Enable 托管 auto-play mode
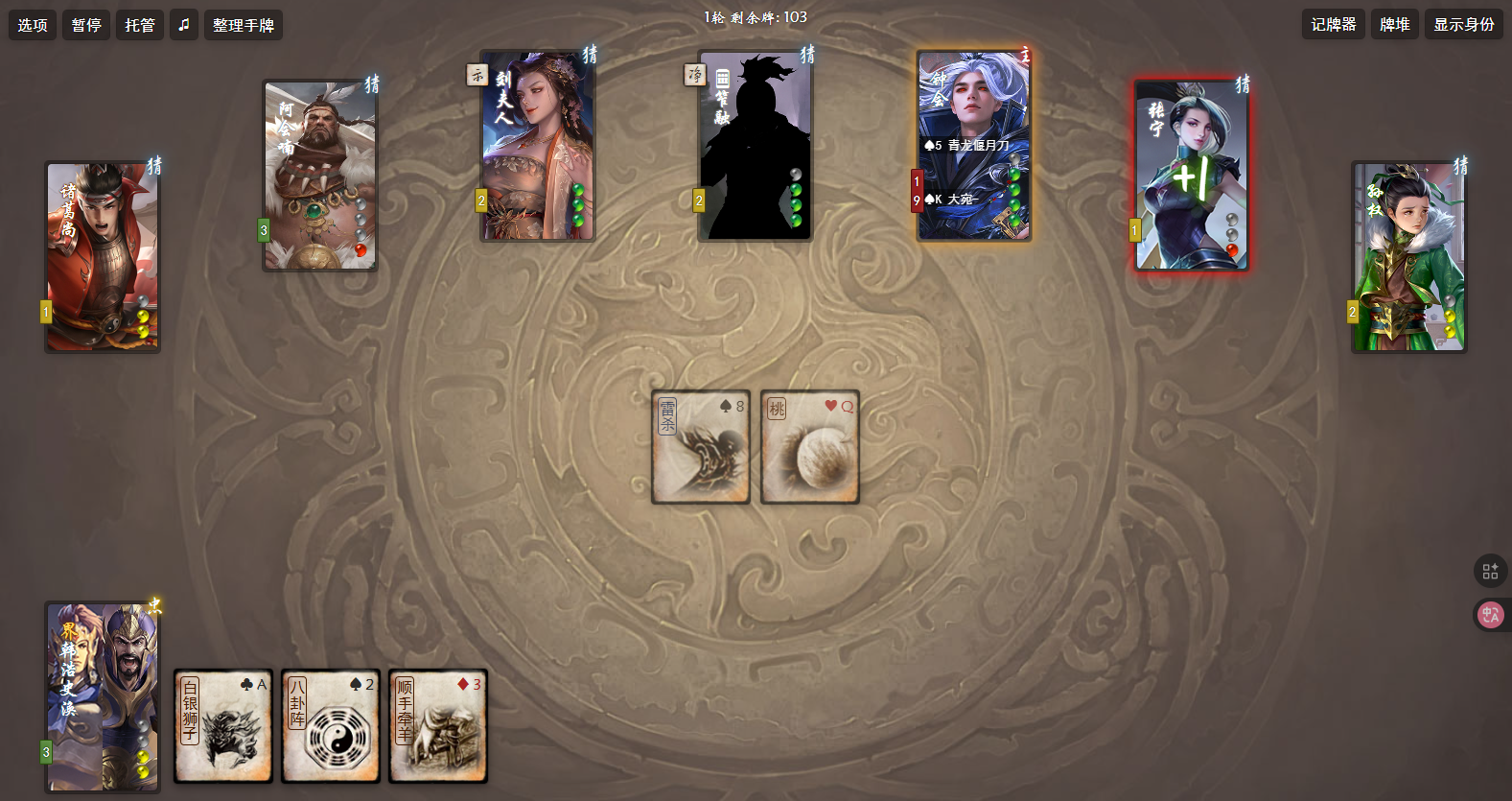 (140, 25)
